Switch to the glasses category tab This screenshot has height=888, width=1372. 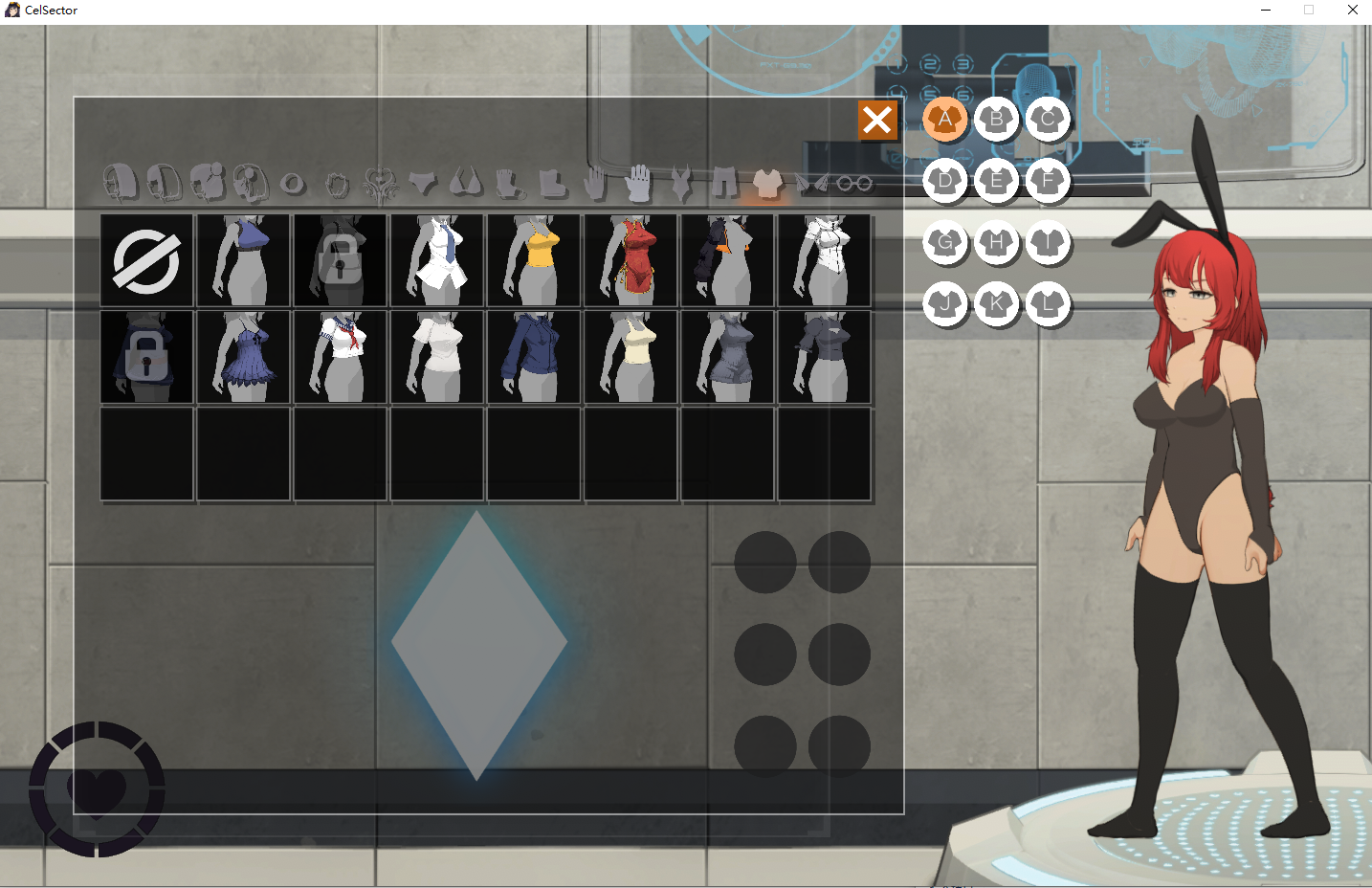pos(854,183)
